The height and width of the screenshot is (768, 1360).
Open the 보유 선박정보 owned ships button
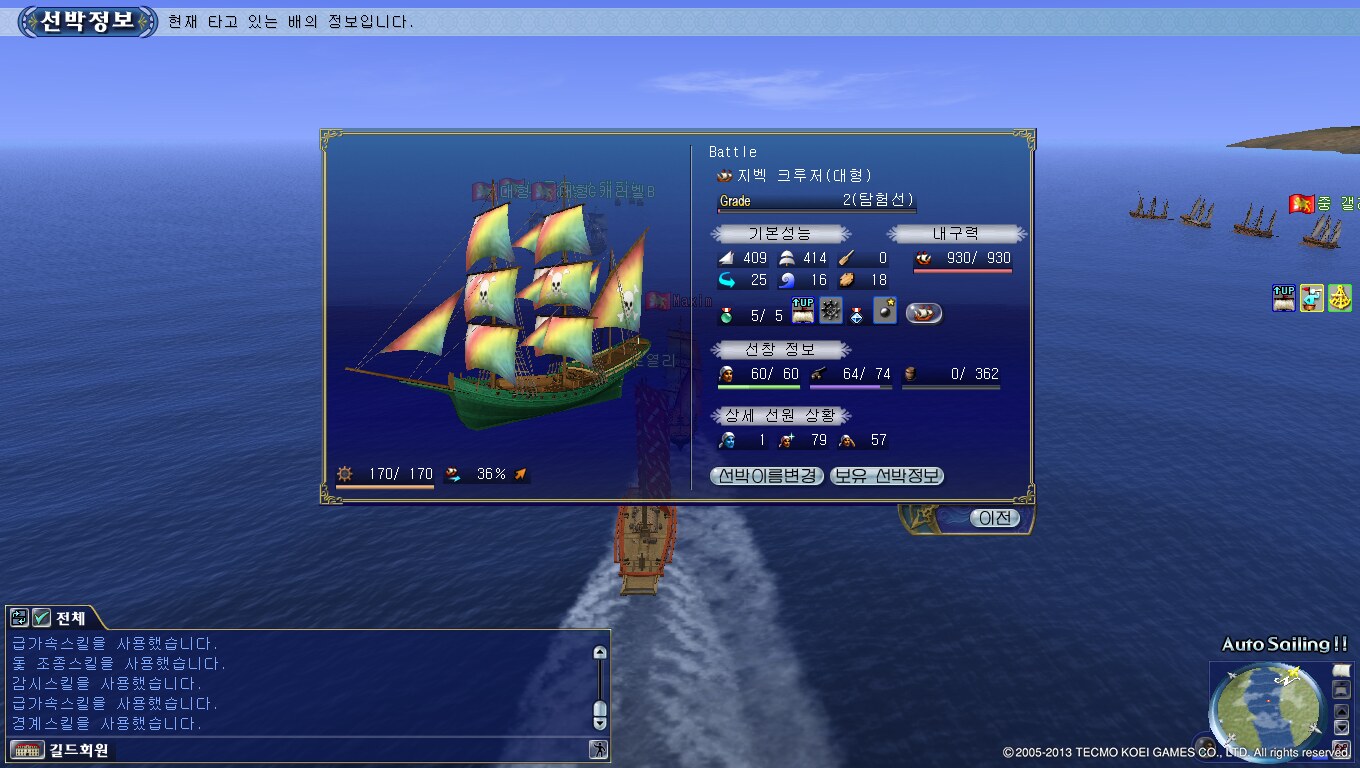click(x=887, y=476)
